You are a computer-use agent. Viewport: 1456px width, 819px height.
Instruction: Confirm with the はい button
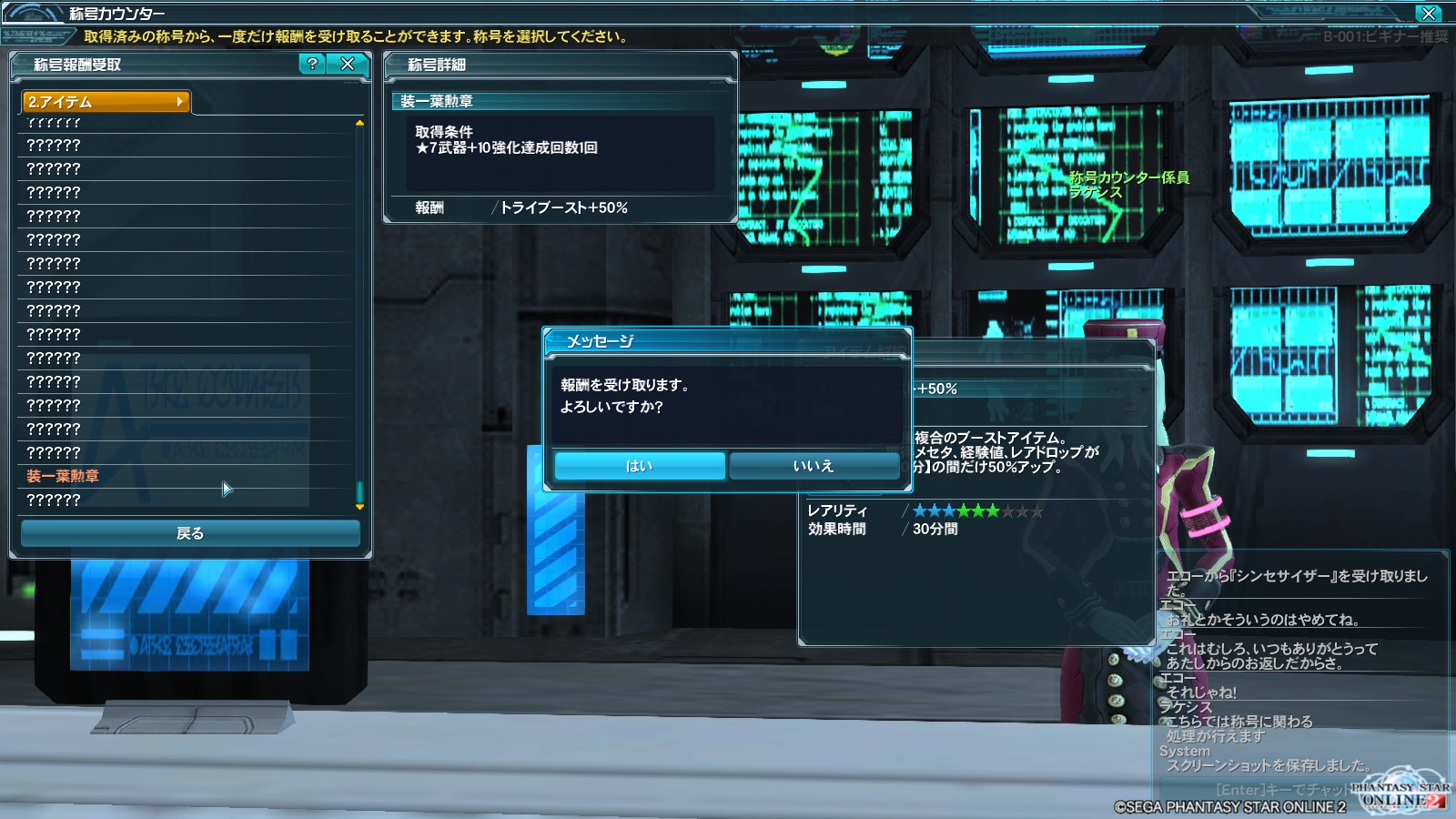(x=639, y=466)
